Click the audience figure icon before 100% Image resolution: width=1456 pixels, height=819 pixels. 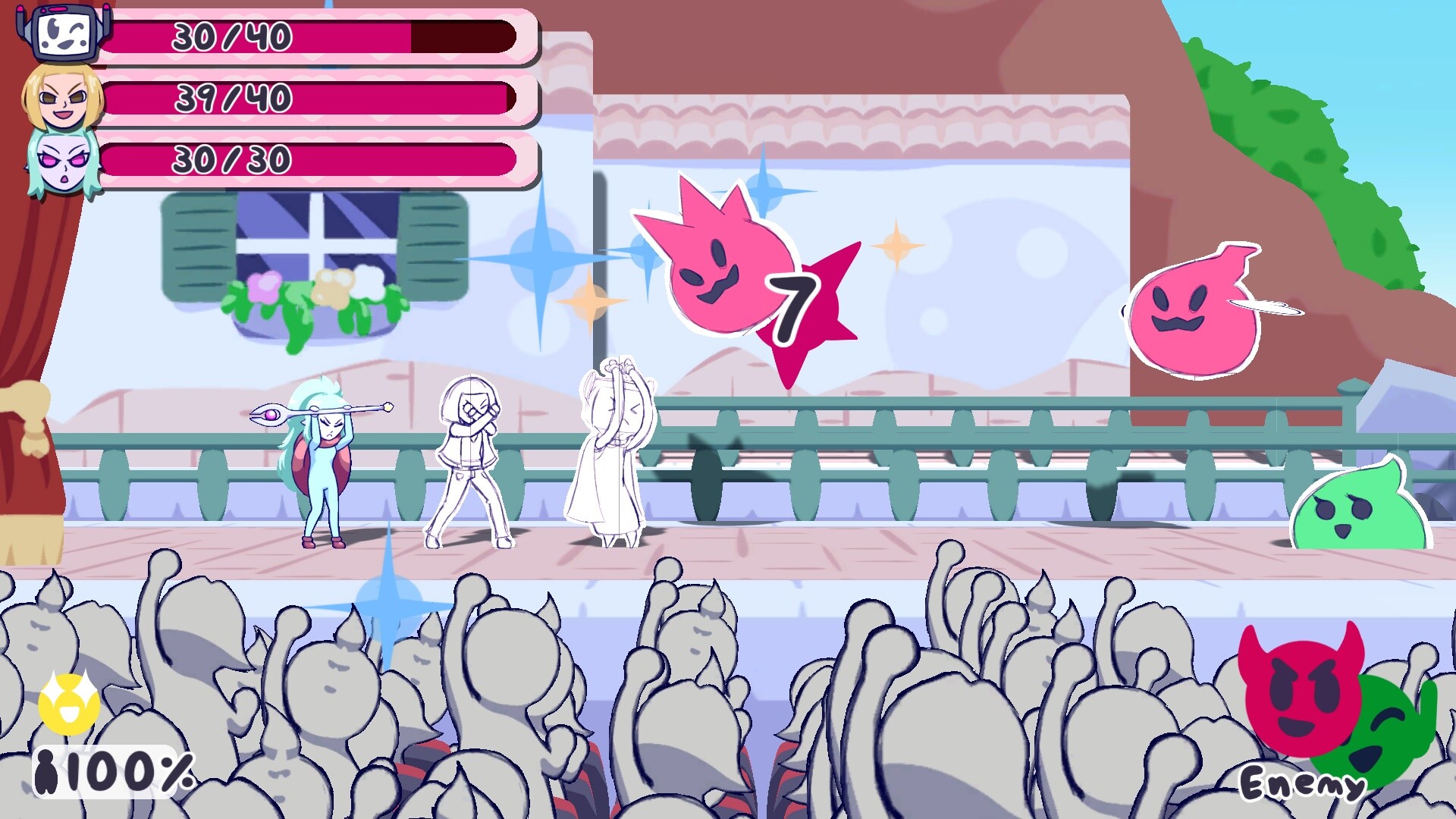pyautogui.click(x=47, y=772)
